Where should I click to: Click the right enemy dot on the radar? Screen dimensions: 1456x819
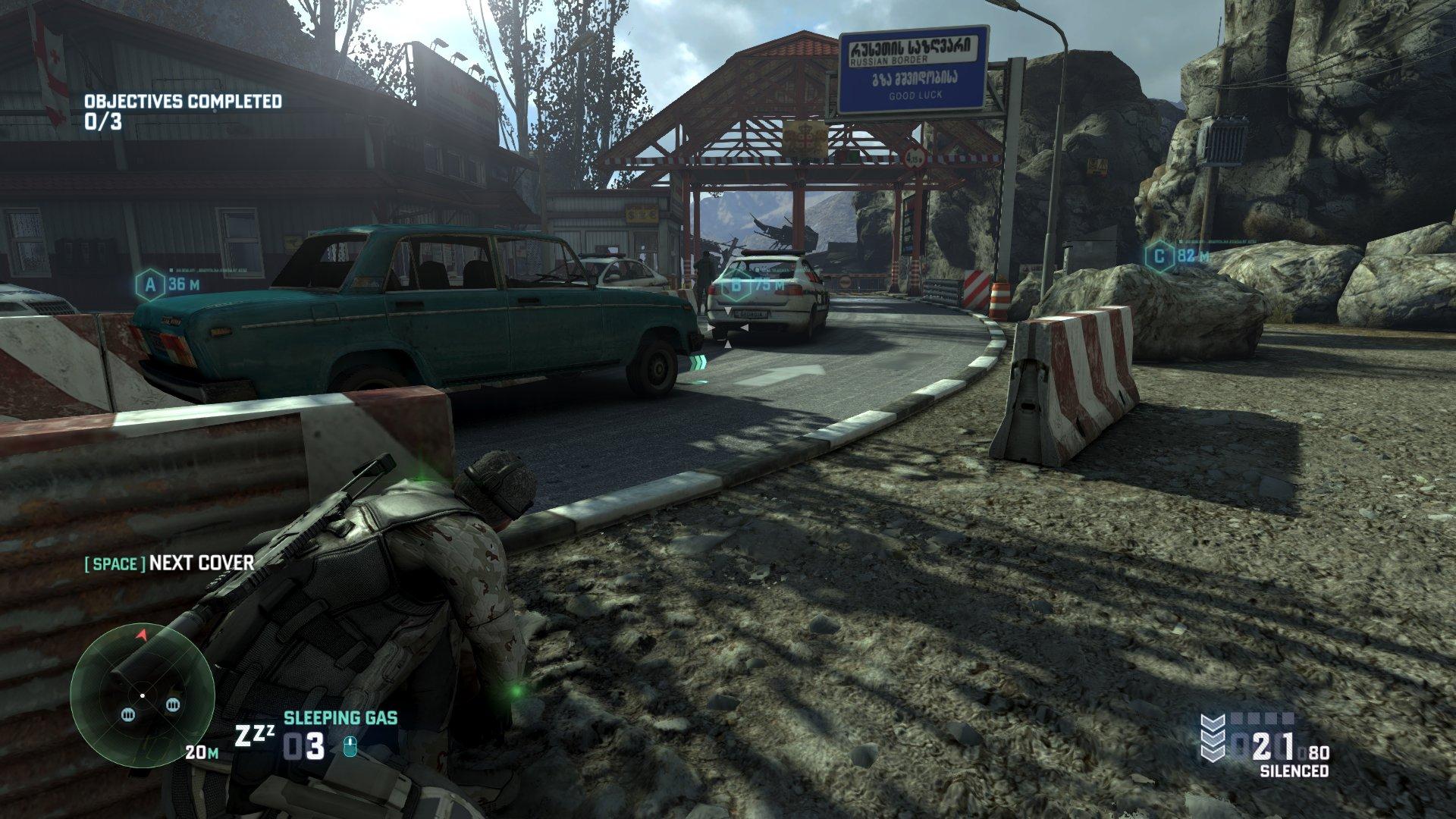pos(172,704)
